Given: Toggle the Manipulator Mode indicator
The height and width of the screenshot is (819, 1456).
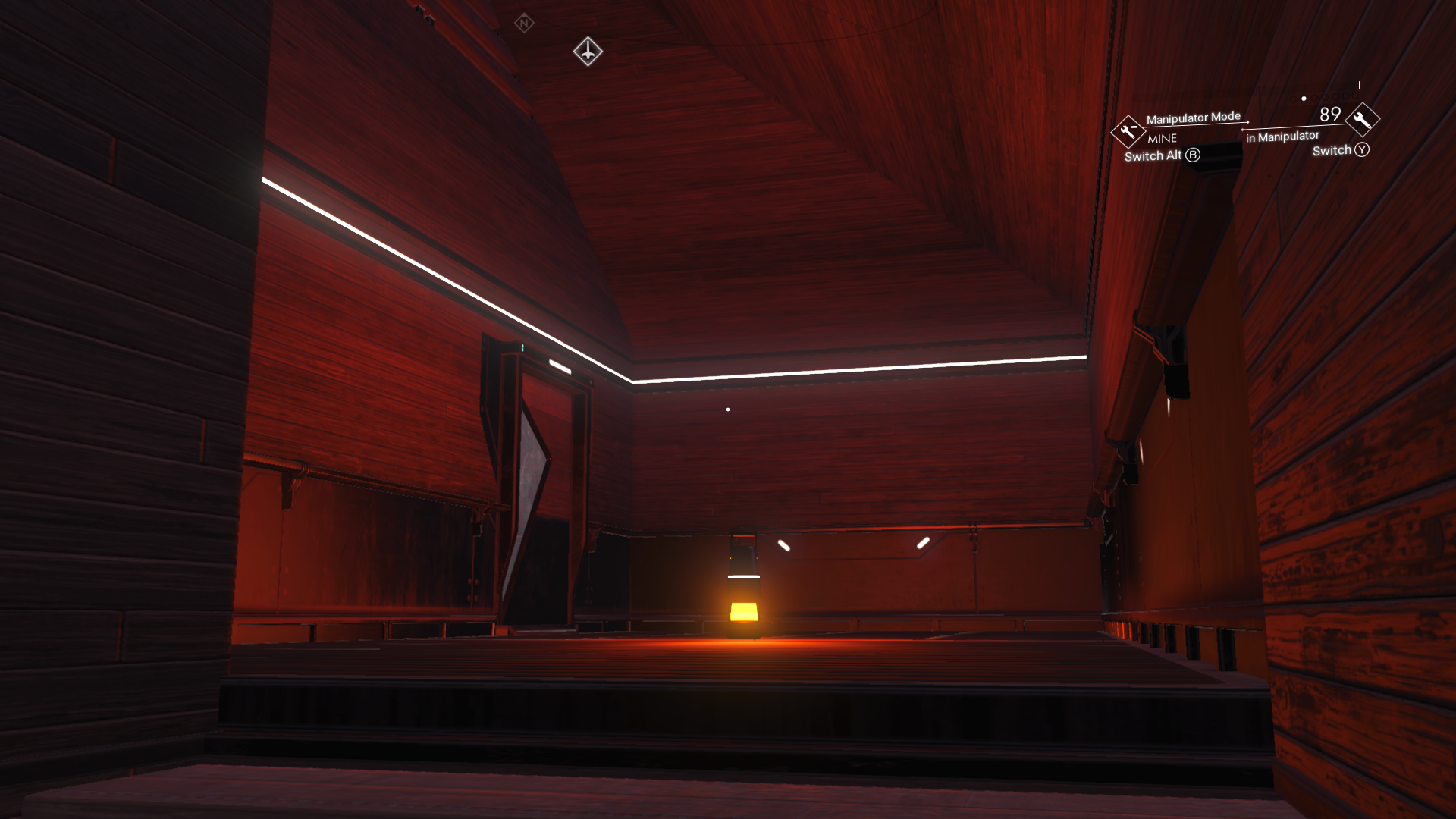Looking at the screenshot, I should [x=1194, y=116].
